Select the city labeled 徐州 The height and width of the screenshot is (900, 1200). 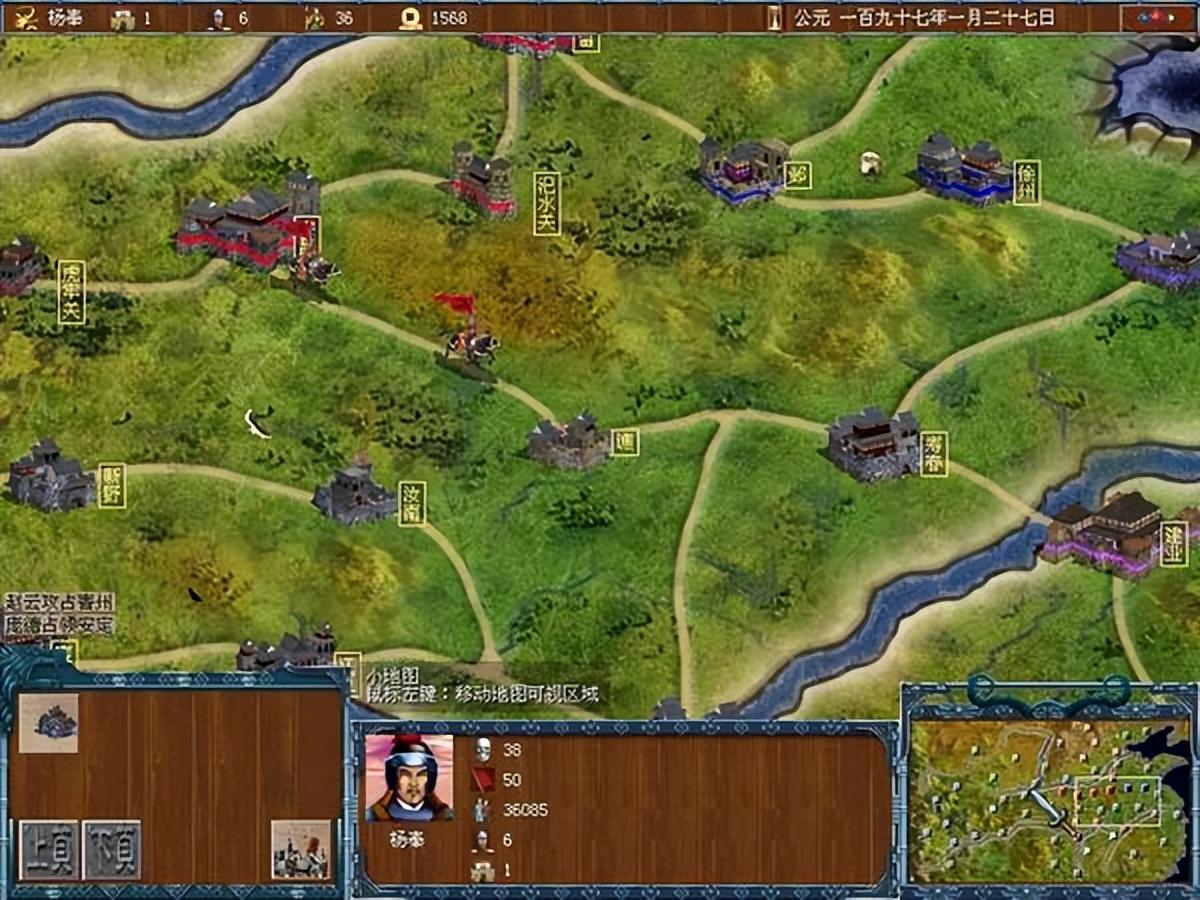[965, 170]
